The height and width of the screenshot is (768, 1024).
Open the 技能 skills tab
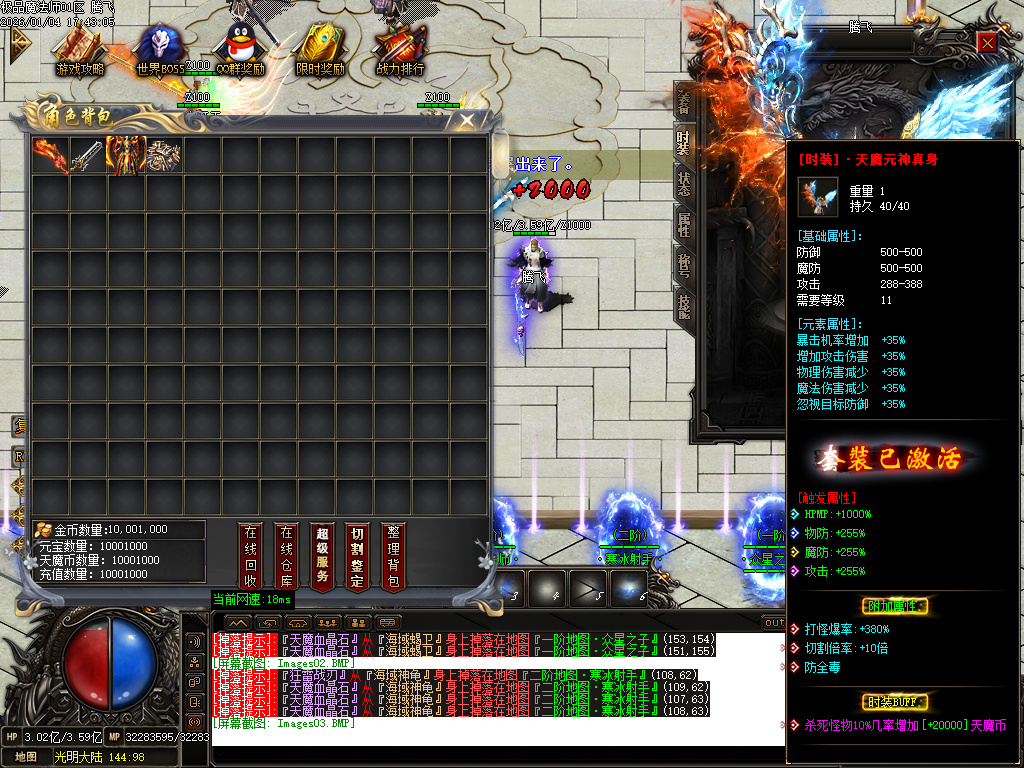(684, 305)
